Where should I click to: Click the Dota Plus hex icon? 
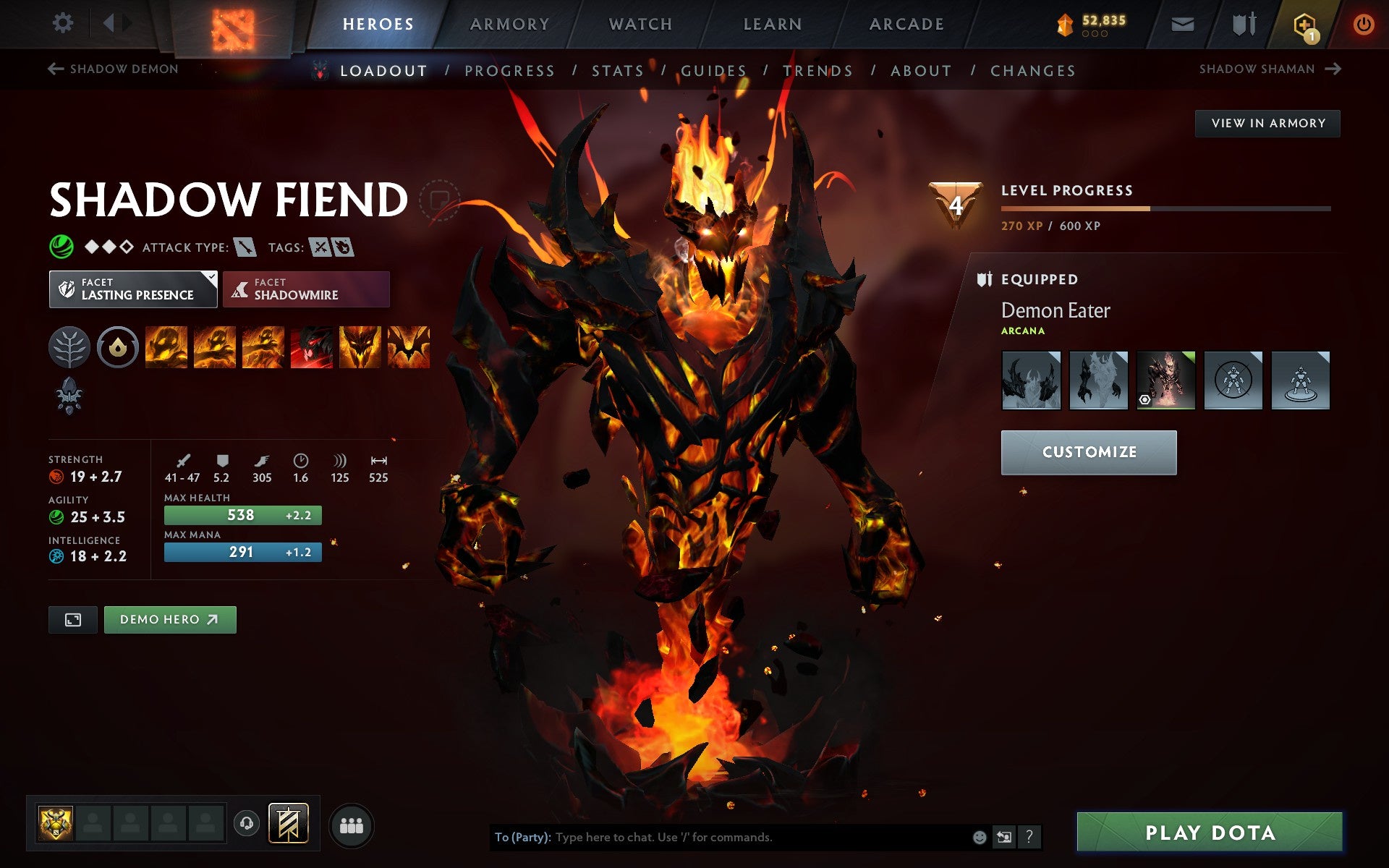pos(1304,23)
